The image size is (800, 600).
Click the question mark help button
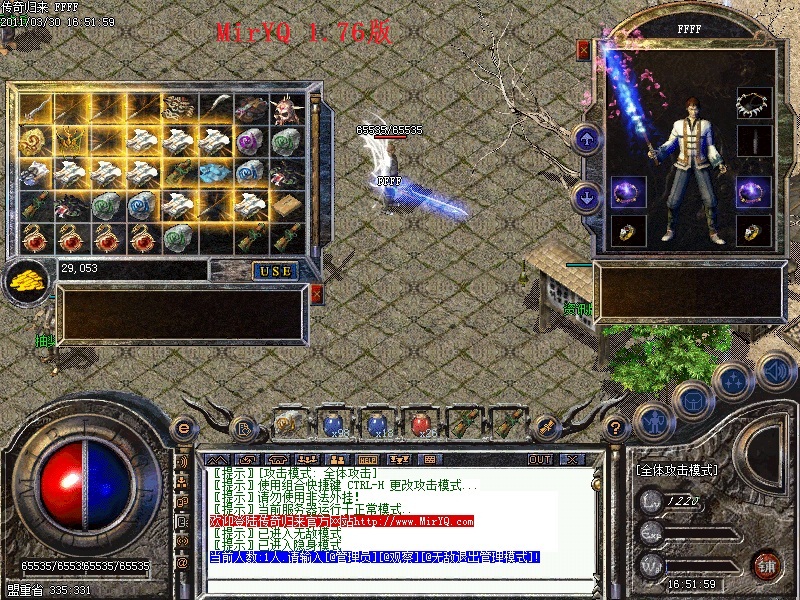pyautogui.click(x=615, y=426)
